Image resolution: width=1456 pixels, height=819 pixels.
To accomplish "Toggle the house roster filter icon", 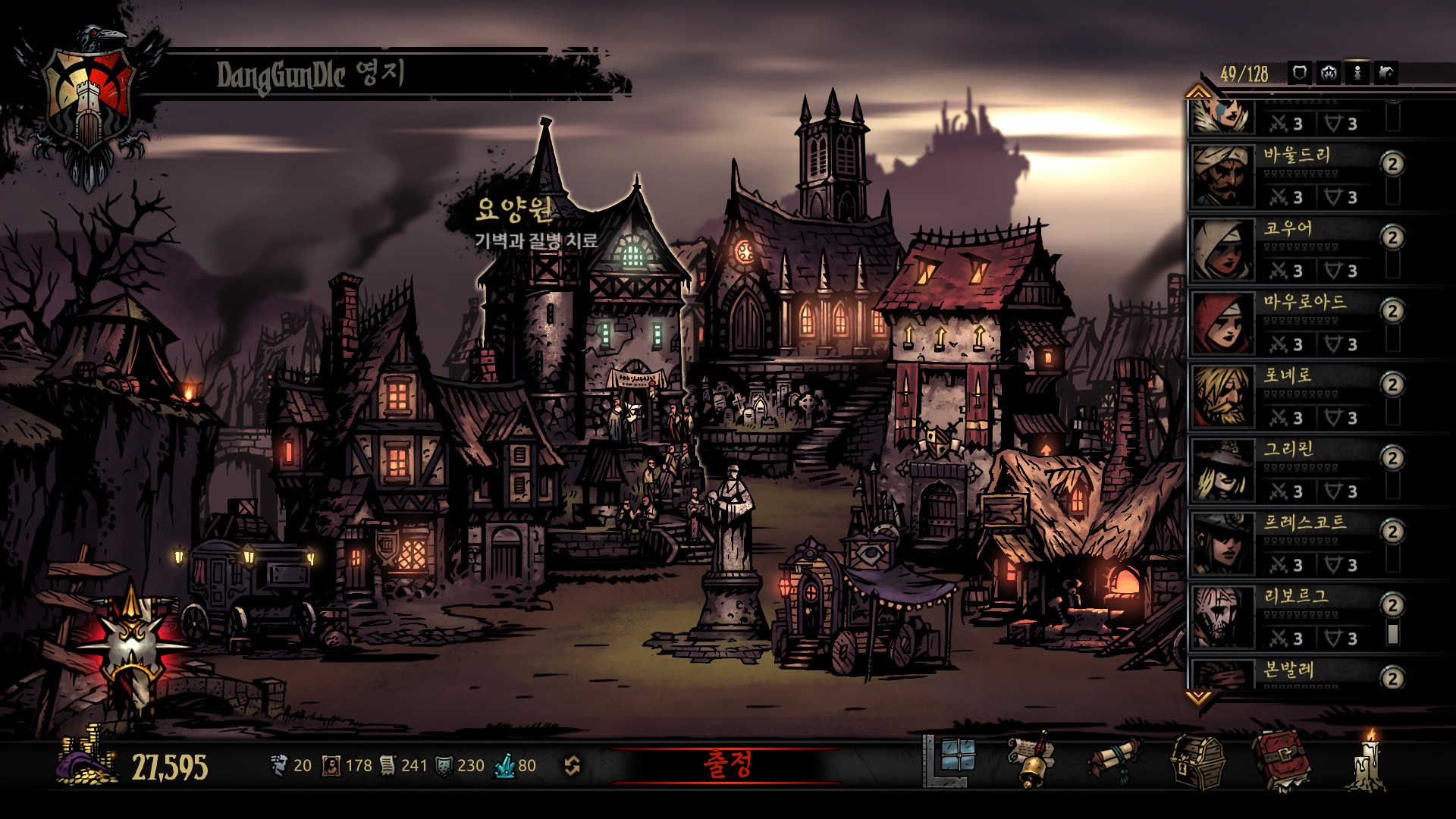I will 1386,74.
